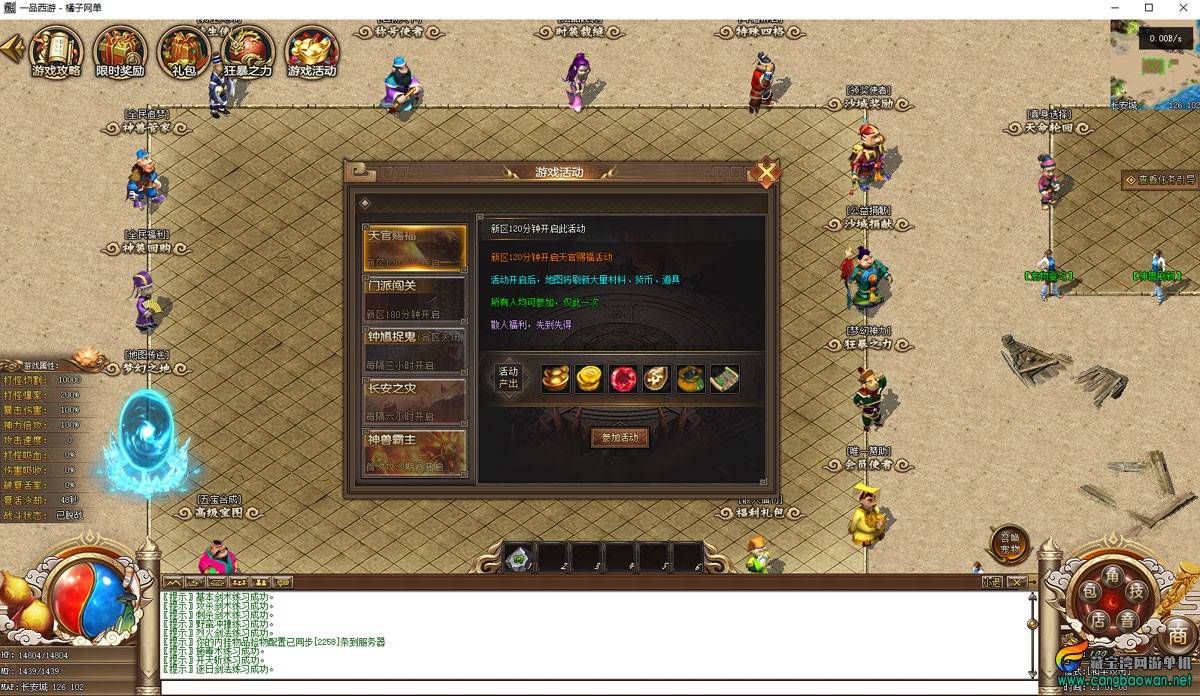
Task: Close the game window
Action: point(1178,8)
